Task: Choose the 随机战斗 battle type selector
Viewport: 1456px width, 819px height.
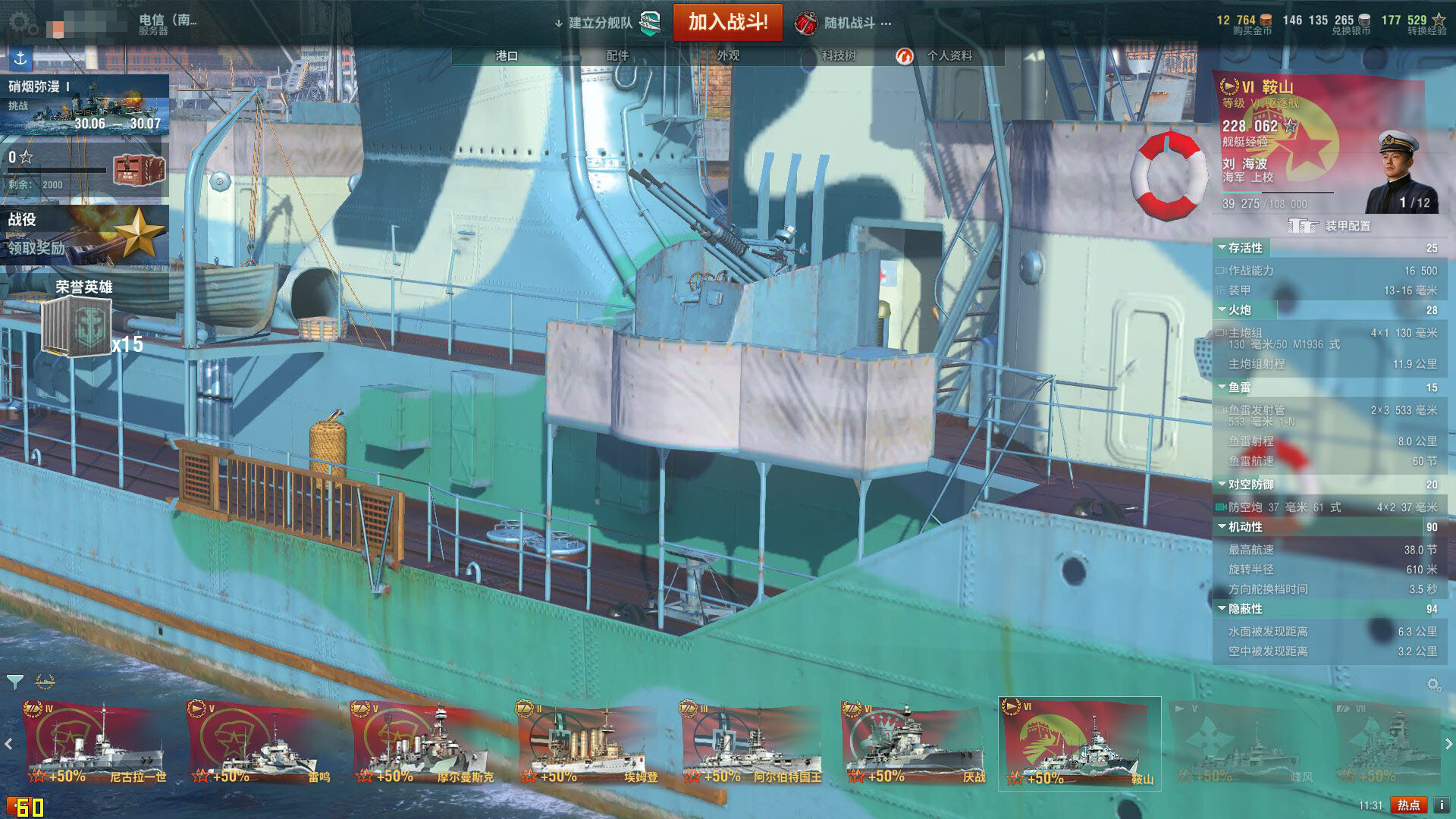Action: (843, 24)
